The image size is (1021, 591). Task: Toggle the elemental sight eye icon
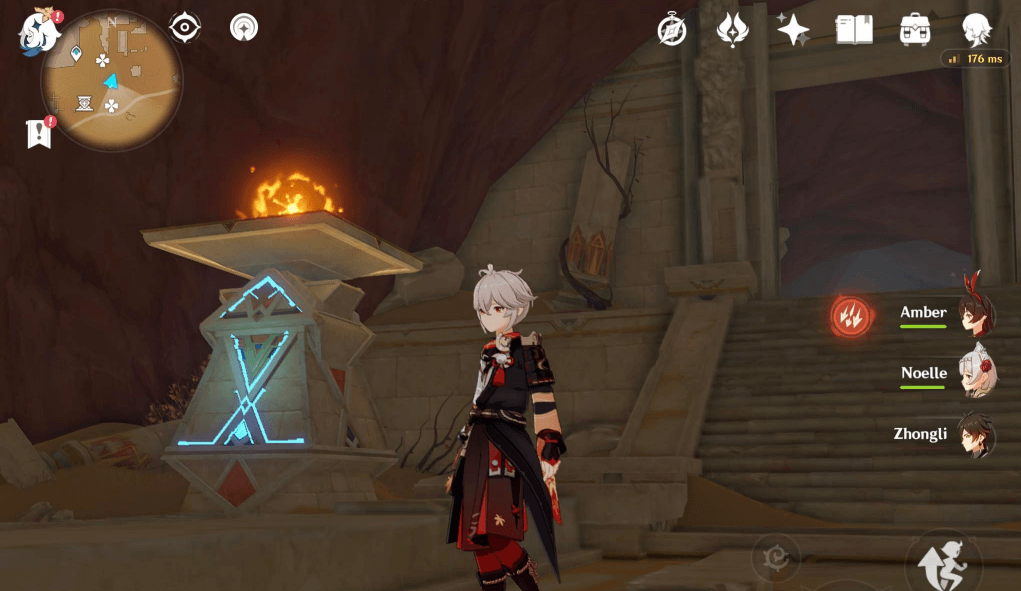(x=185, y=28)
